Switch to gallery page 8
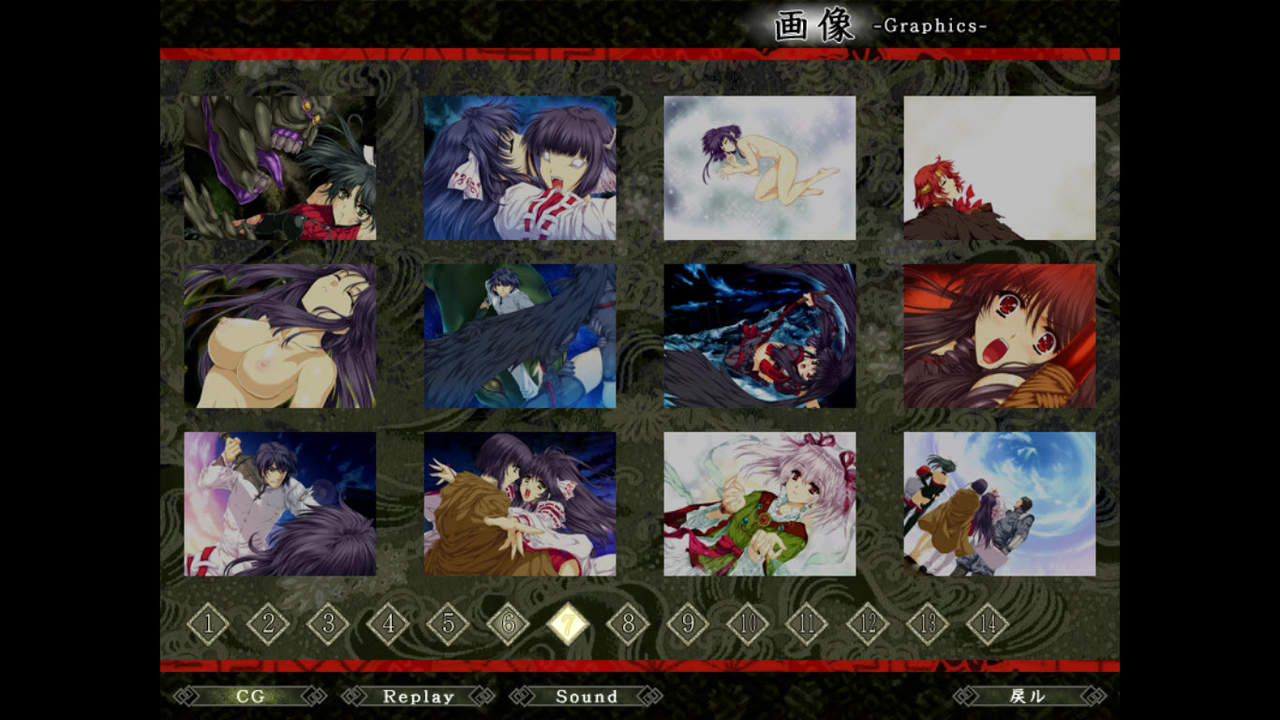This screenshot has width=1280, height=720. (628, 625)
